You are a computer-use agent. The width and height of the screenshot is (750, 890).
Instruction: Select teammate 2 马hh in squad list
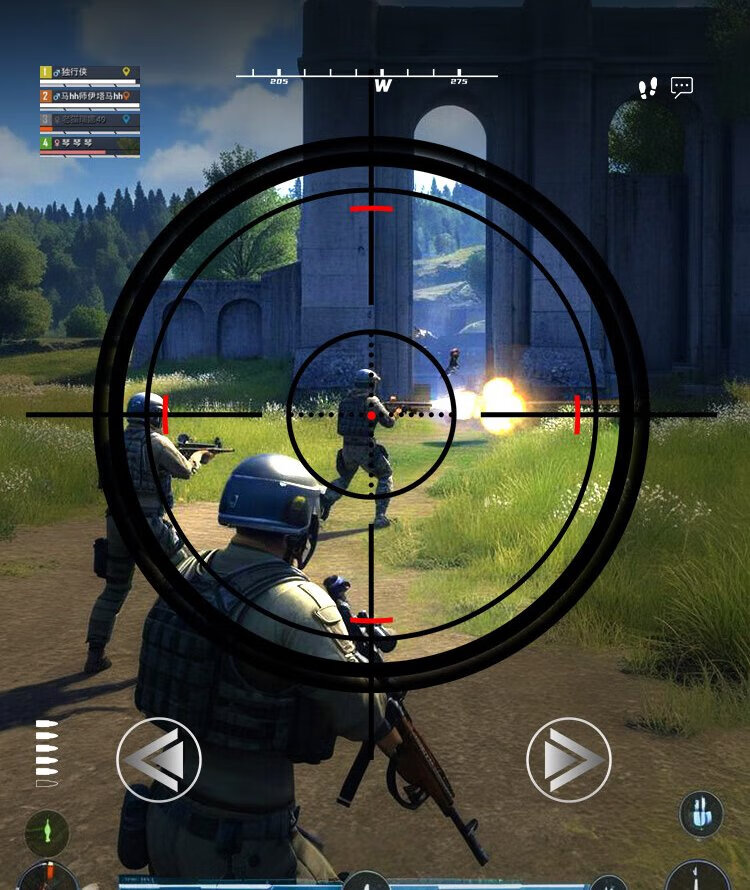pyautogui.click(x=89, y=97)
